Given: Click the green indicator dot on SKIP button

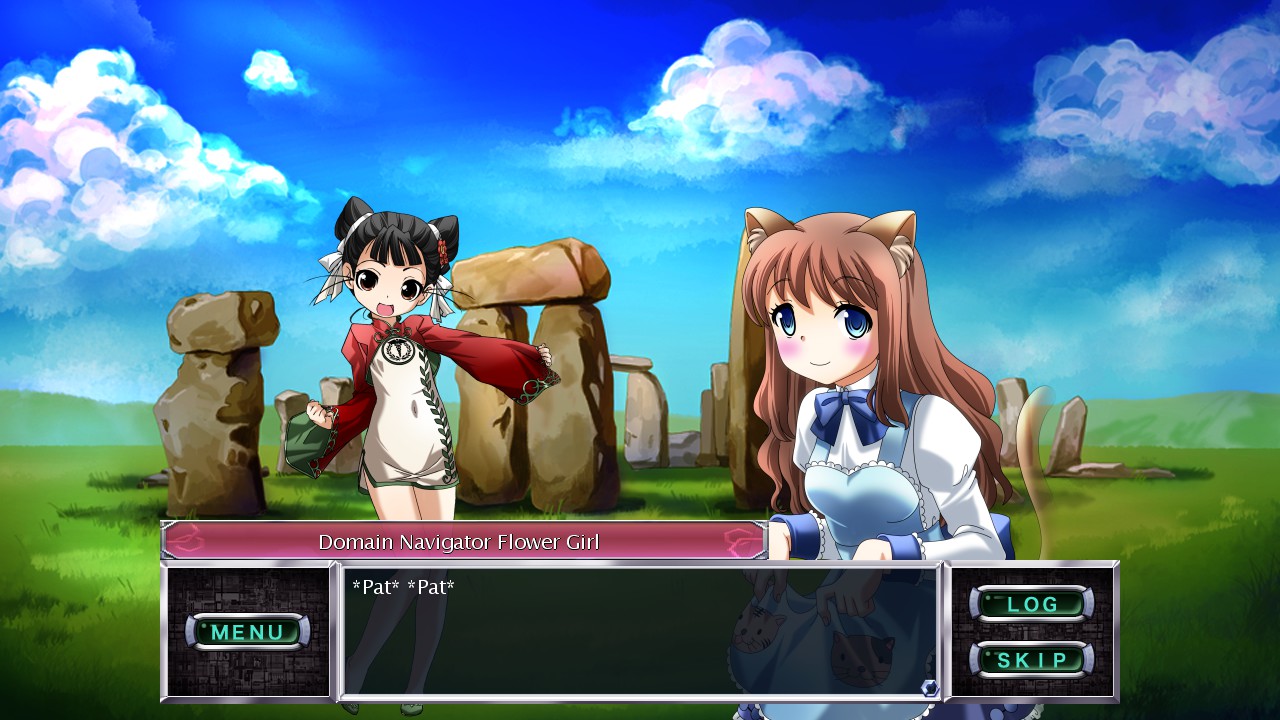Looking at the screenshot, I should point(988,656).
